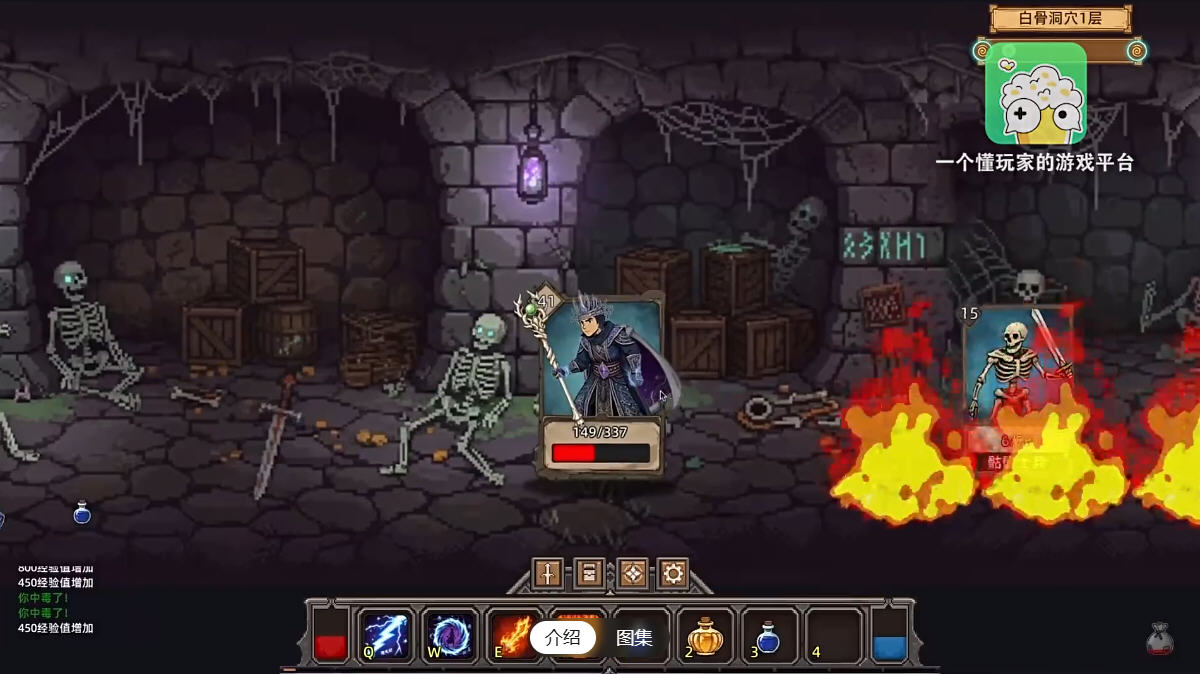The width and height of the screenshot is (1200, 674).
Task: Switch to the 图集 tab
Action: 634,637
